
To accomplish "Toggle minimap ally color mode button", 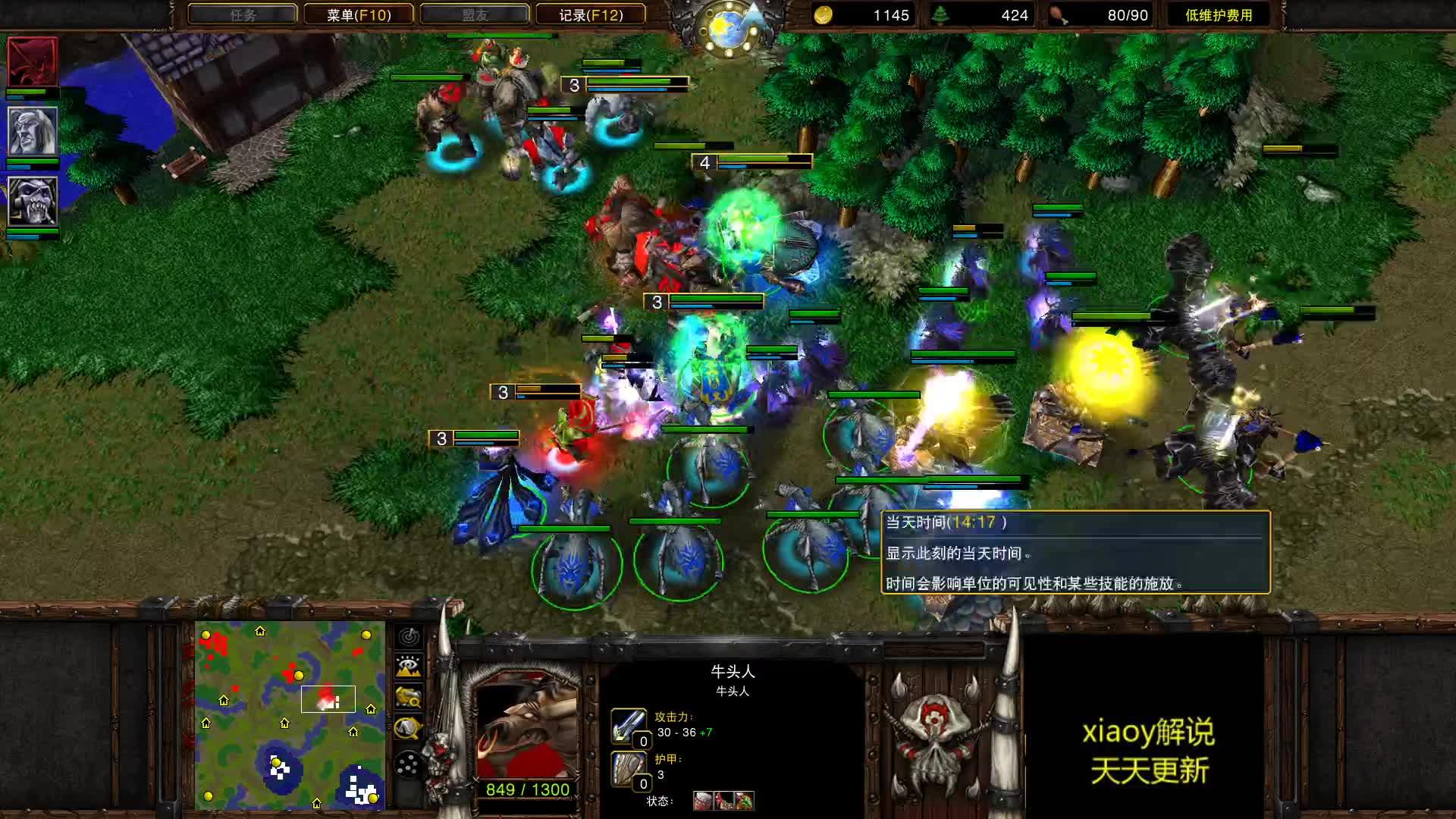I will 409,697.
